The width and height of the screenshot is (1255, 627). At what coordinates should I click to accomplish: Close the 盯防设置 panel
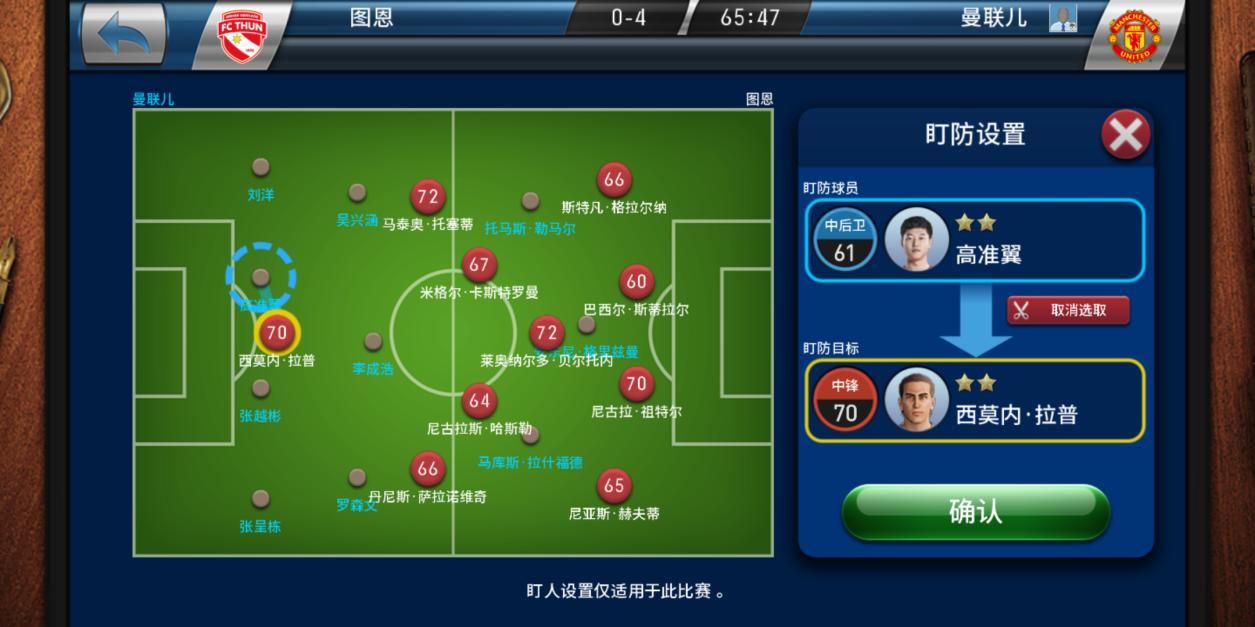tap(1125, 134)
